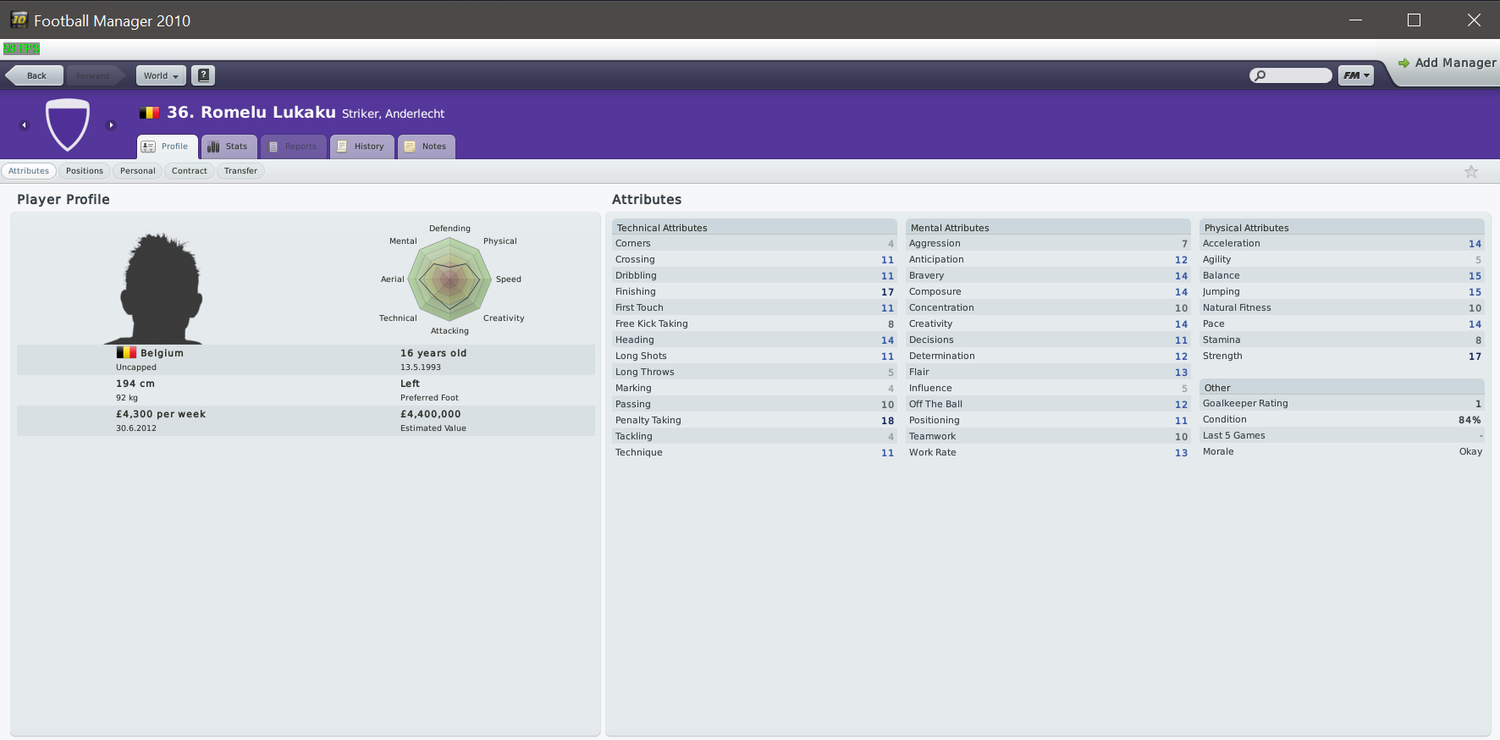This screenshot has height=740, width=1500.
Task: Open the FM menu dropdown
Action: (1355, 76)
